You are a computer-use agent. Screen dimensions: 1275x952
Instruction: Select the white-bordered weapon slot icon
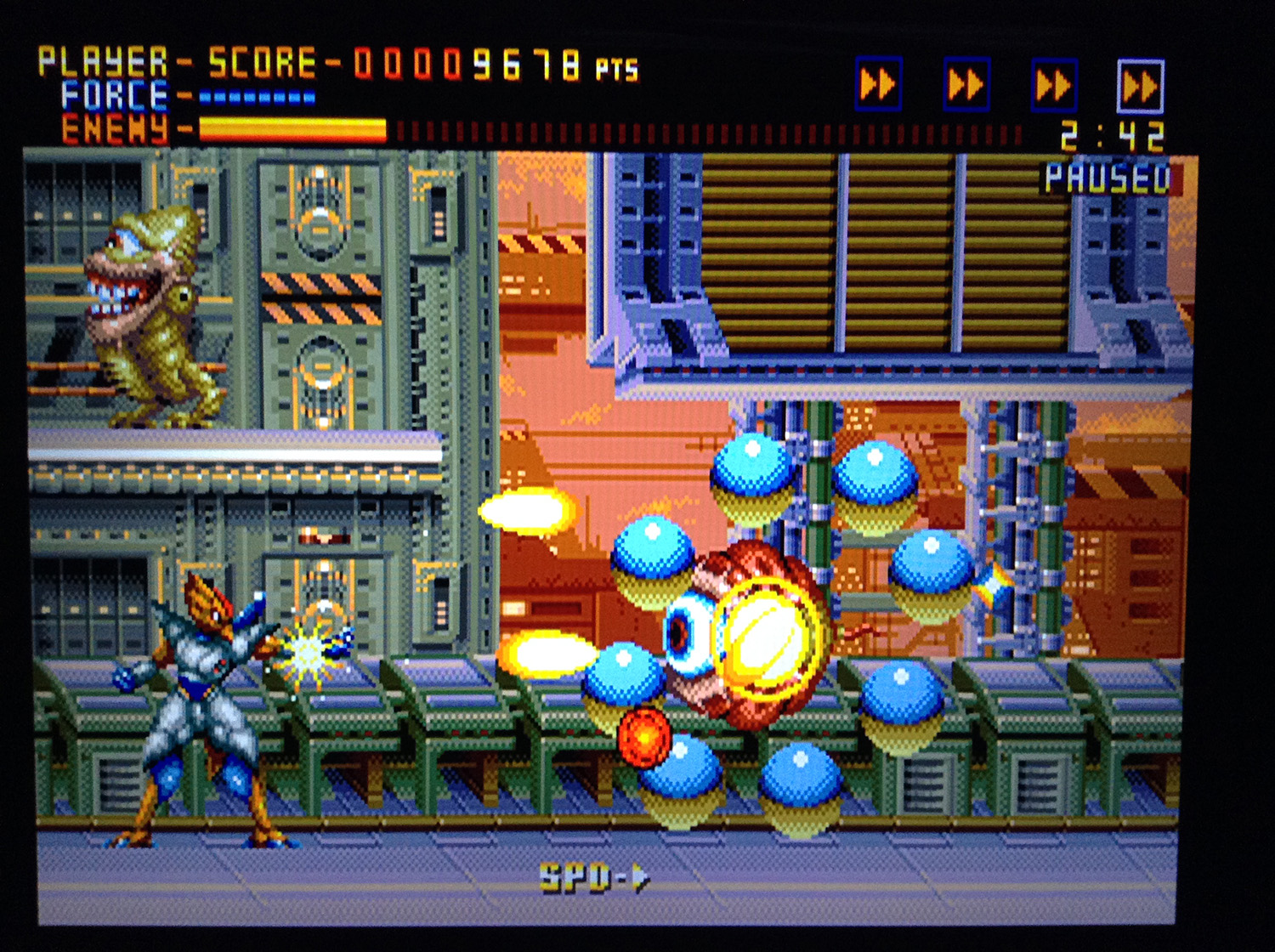[x=1140, y=86]
